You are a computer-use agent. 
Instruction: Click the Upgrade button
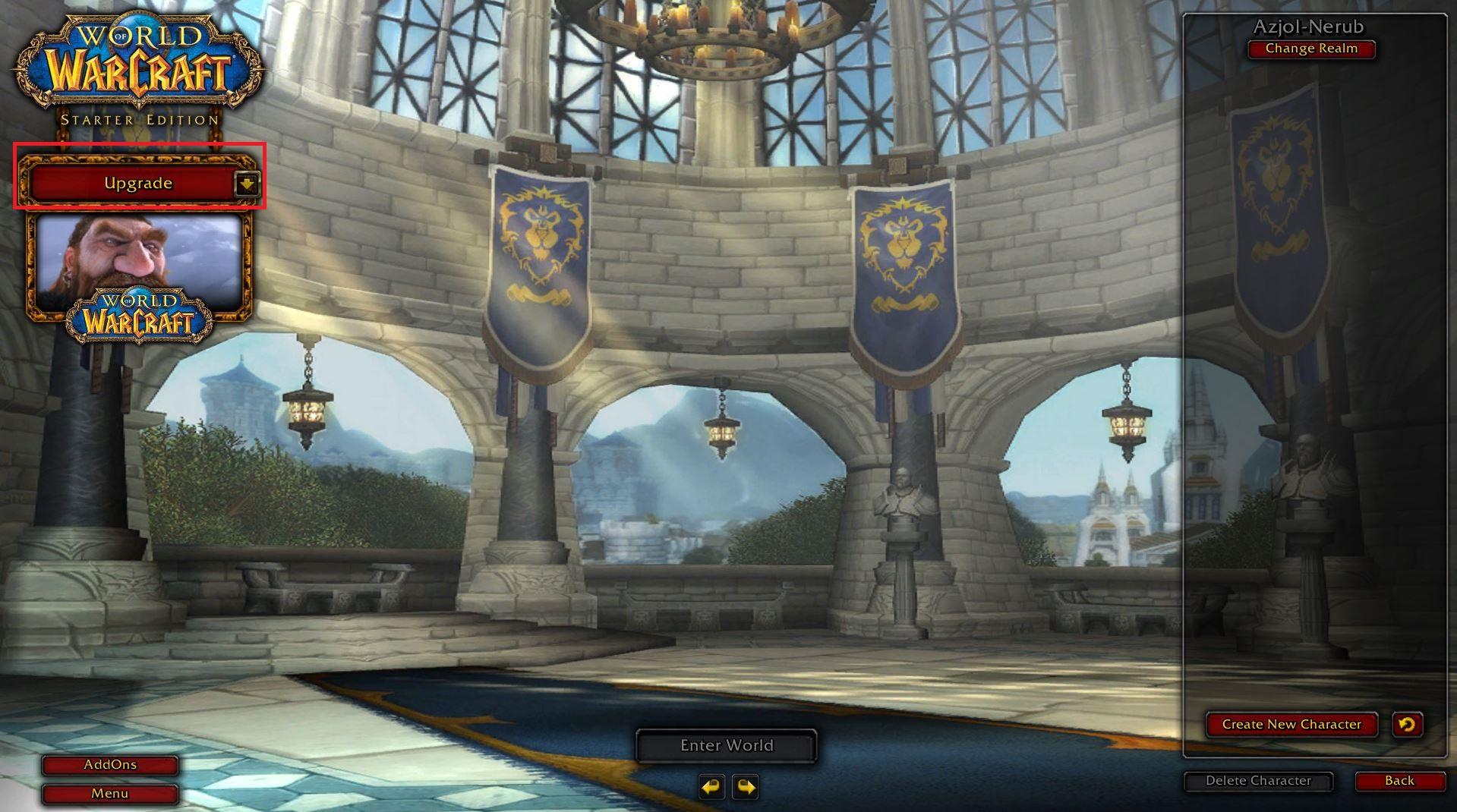coord(137,184)
